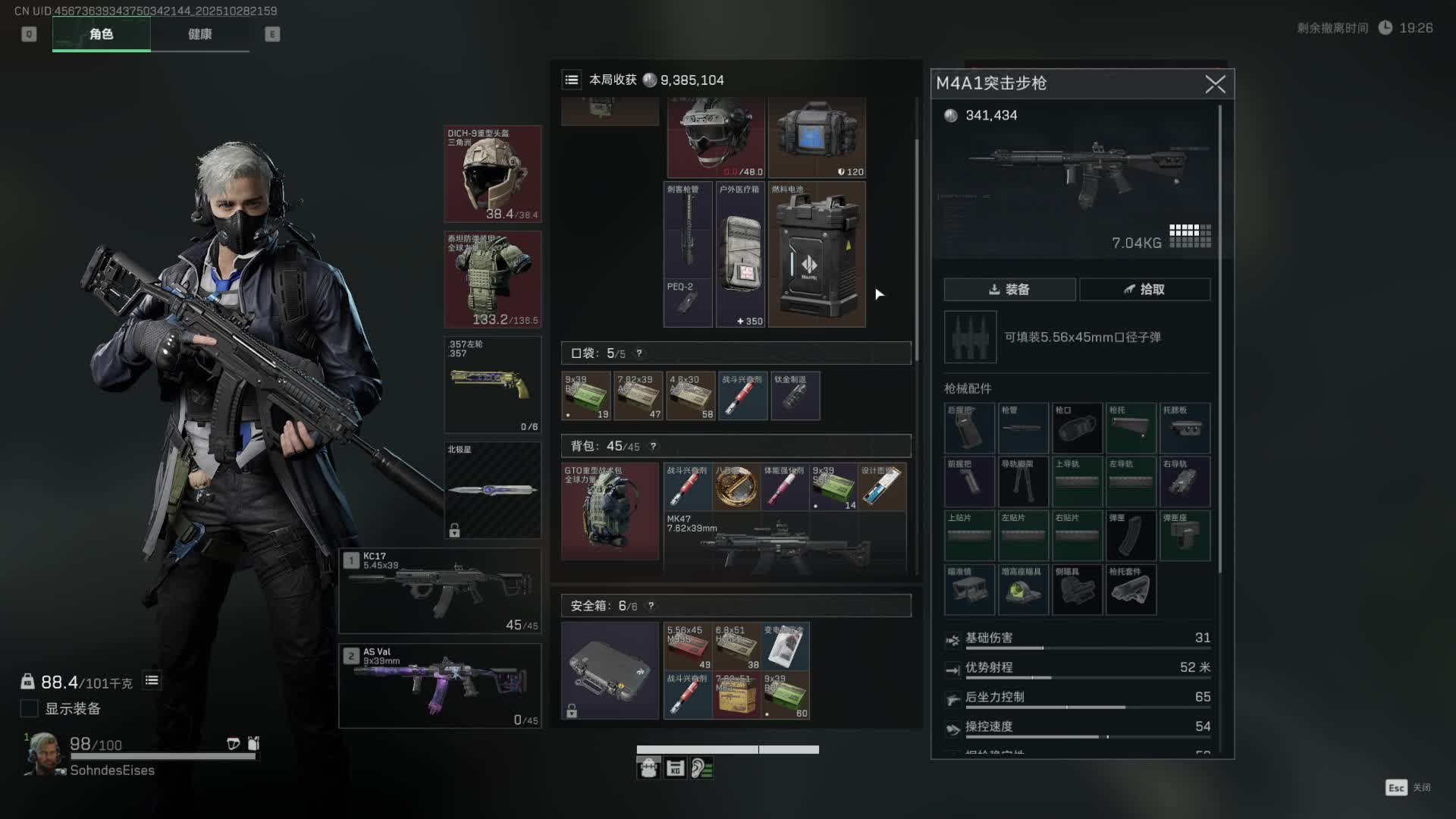
Task: Toggle the 显示装备 checkbox
Action: [x=30, y=708]
